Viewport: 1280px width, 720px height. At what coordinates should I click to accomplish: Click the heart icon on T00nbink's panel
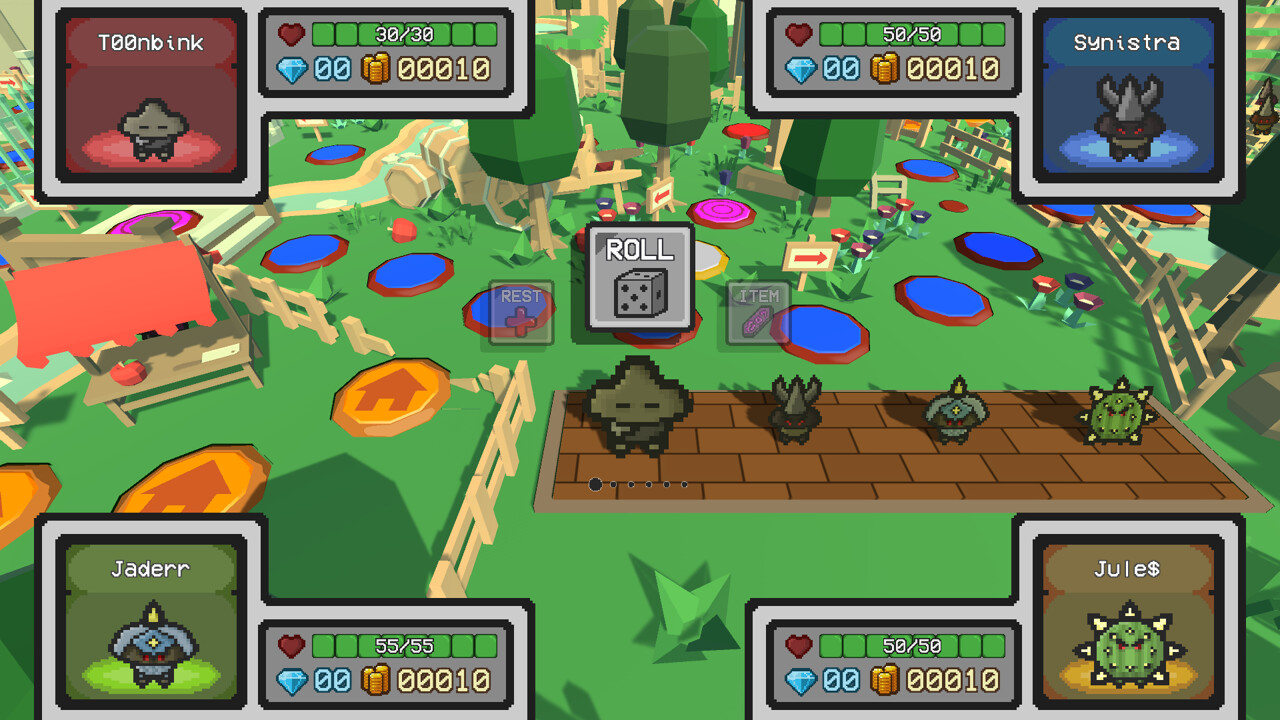(x=291, y=33)
